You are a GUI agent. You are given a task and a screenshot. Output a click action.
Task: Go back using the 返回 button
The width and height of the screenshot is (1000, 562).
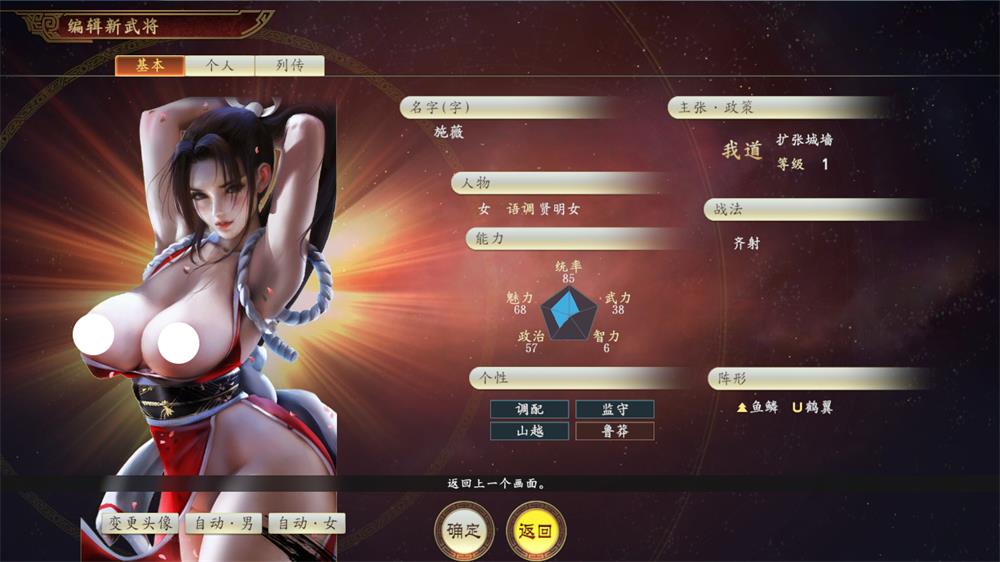tap(536, 531)
